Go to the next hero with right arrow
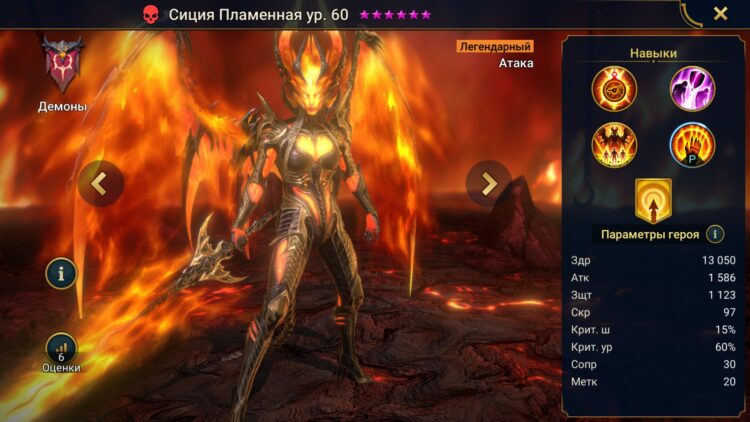 click(x=488, y=183)
